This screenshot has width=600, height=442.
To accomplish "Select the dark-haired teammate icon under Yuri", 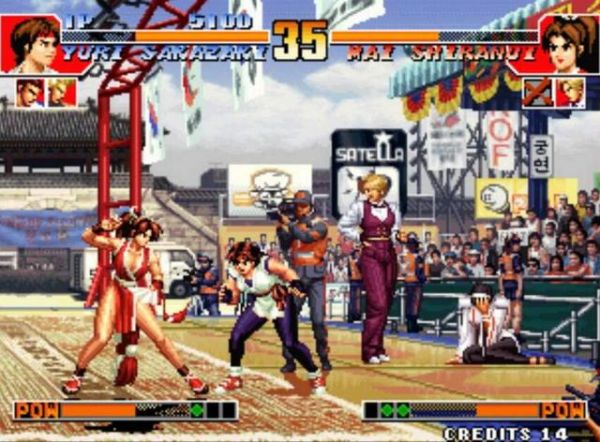I will point(30,92).
